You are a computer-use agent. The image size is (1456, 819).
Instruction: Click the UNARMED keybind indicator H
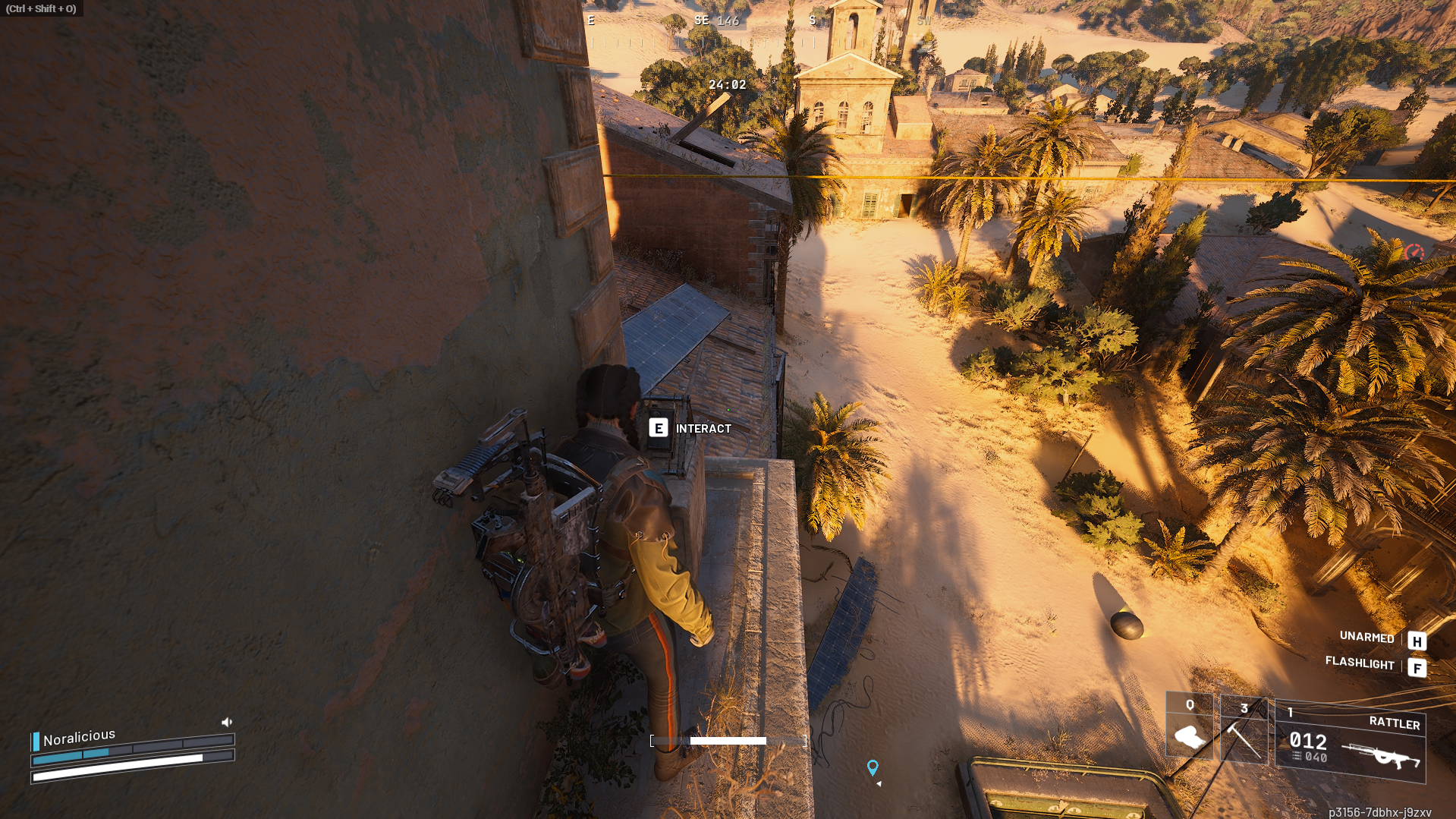point(1417,641)
